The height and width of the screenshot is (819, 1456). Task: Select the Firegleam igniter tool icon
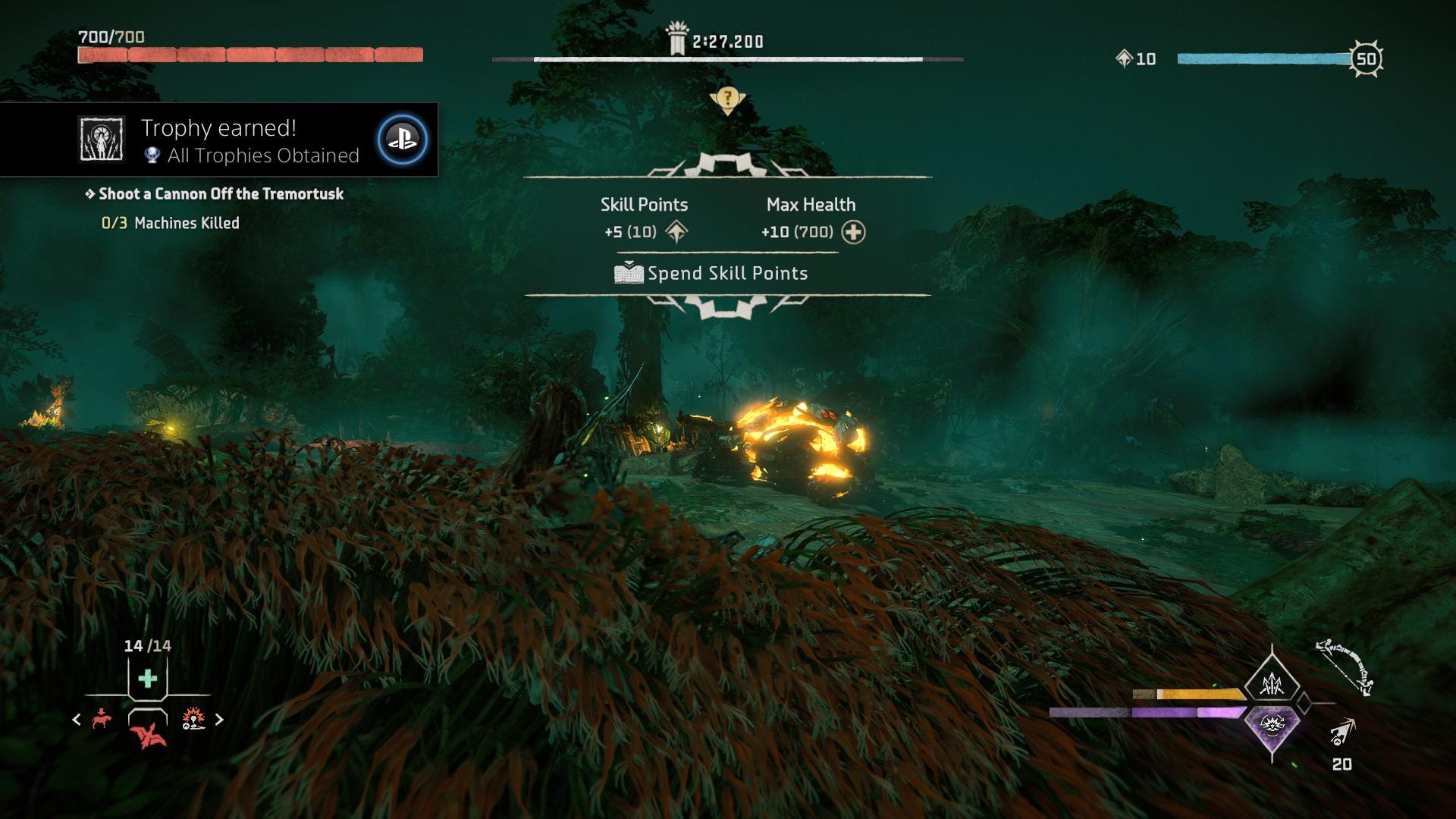(193, 718)
